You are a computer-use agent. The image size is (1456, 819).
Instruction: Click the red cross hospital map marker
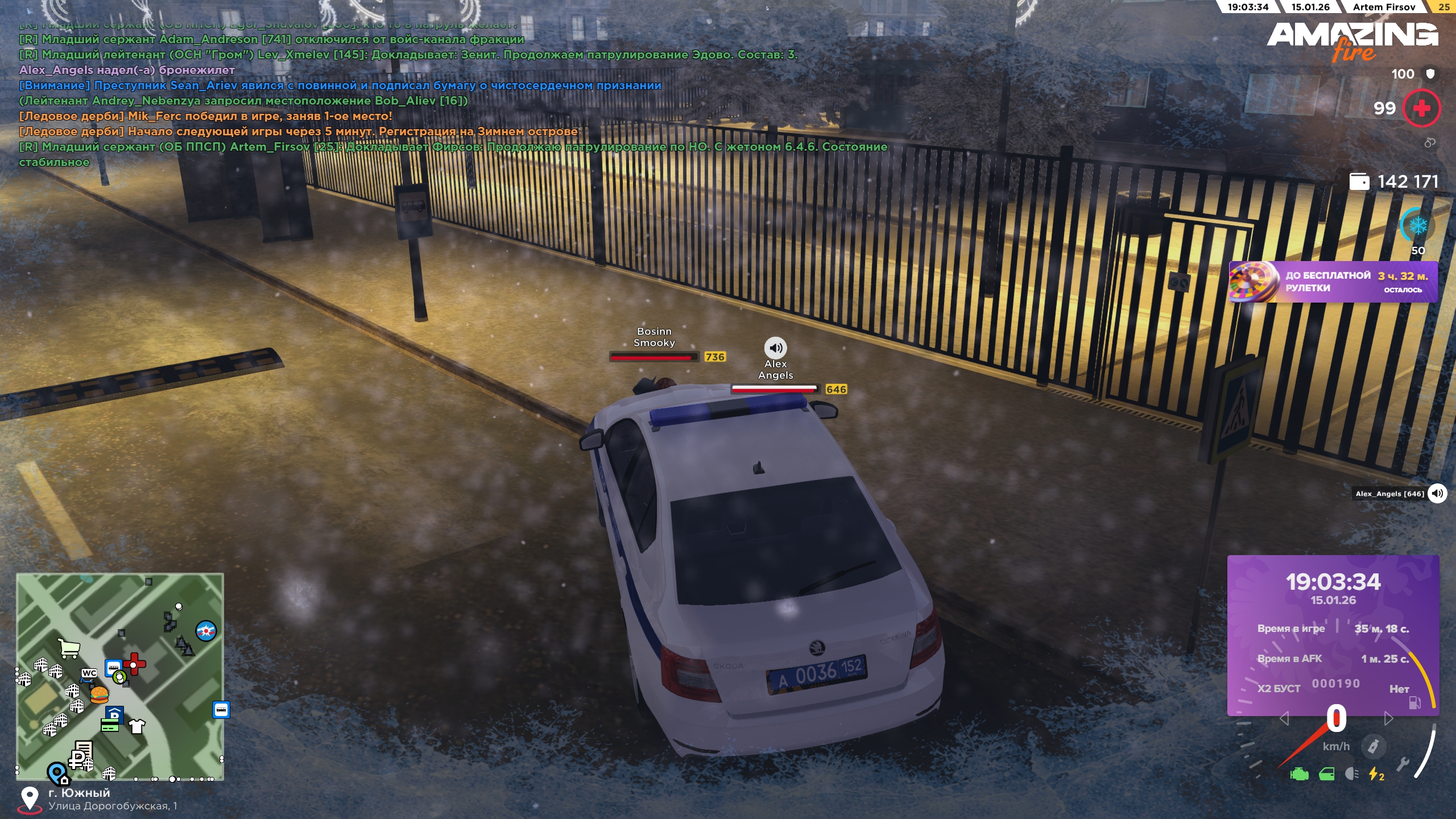pyautogui.click(x=135, y=663)
